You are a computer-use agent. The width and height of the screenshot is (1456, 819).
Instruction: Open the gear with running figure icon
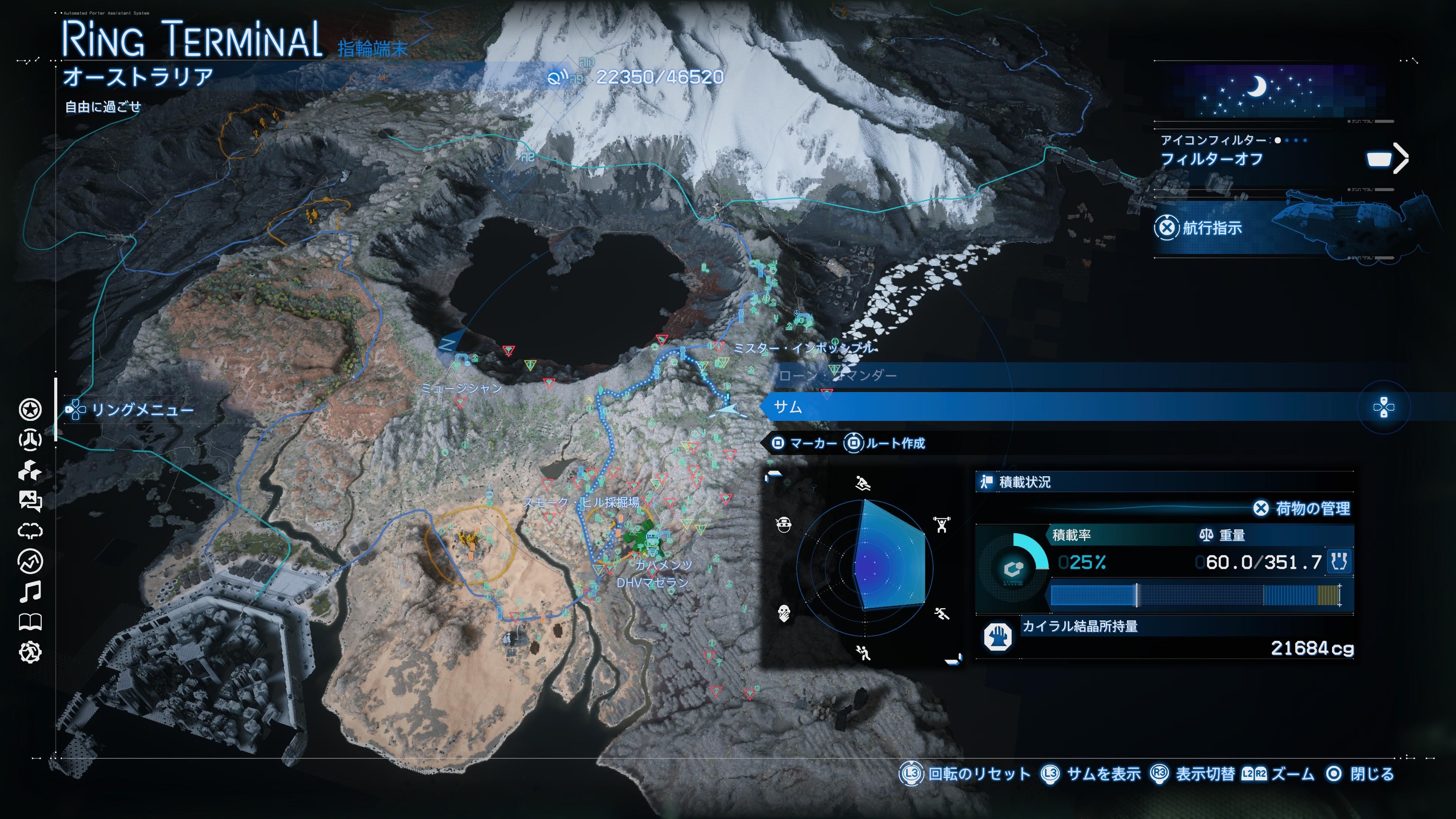coord(30,653)
